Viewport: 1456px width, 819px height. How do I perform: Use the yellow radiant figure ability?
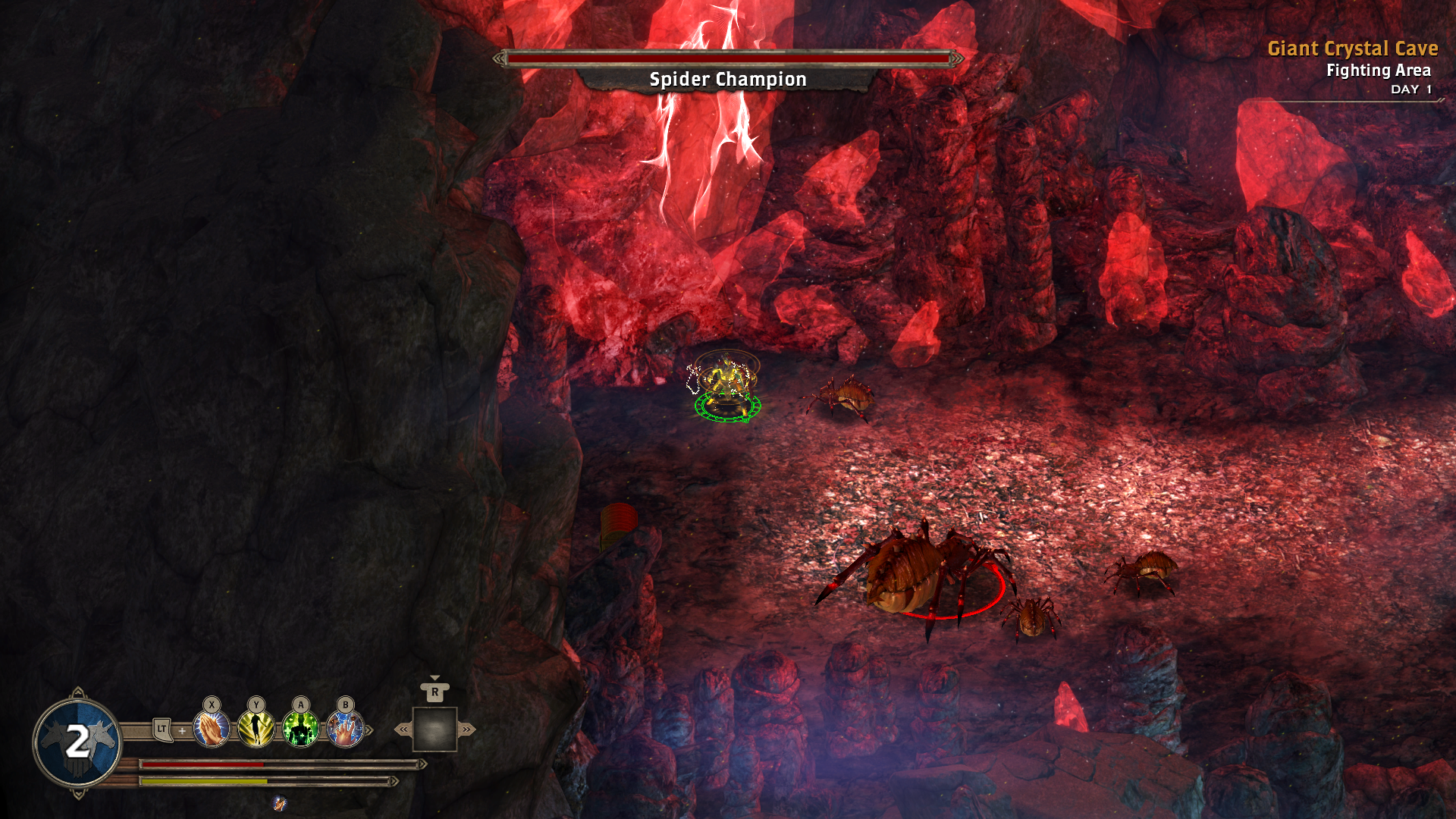click(256, 730)
